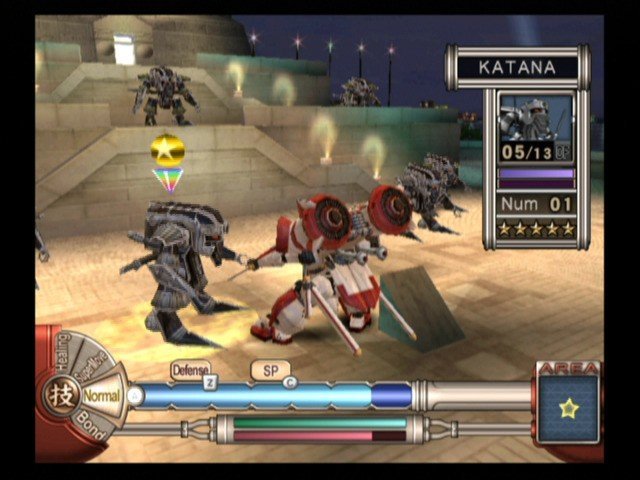
Task: Choose the SP gauge marker
Action: [x=271, y=370]
